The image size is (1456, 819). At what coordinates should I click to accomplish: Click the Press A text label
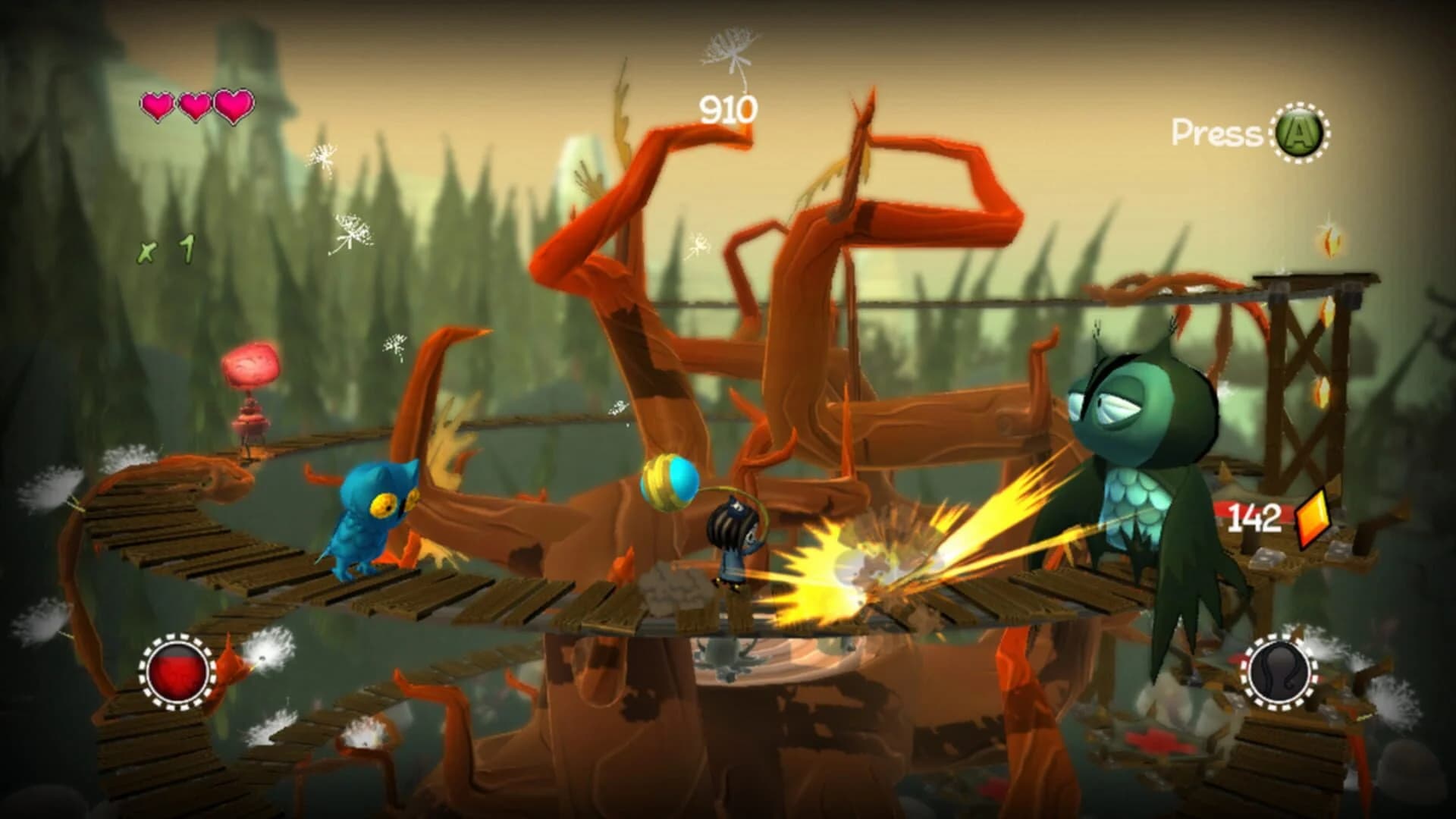pos(1216,131)
